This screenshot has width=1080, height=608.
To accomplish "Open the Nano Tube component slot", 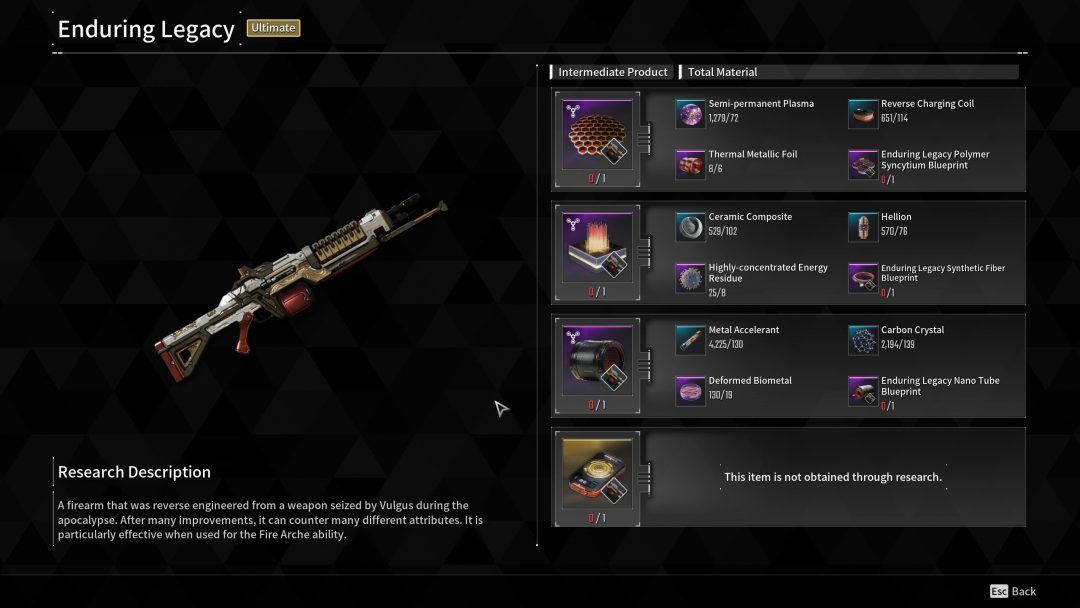I will [599, 361].
